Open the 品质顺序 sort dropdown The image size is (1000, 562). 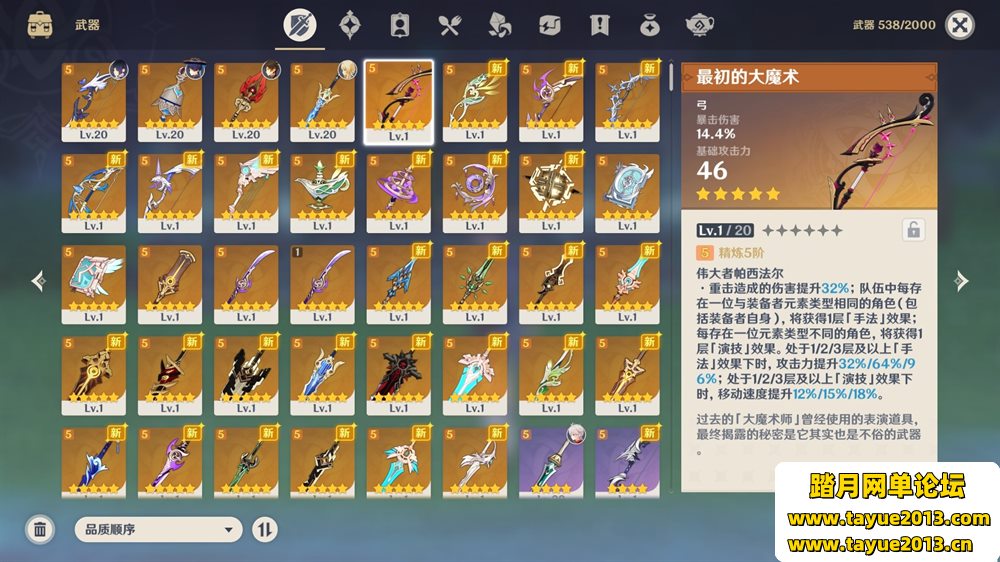click(x=159, y=529)
